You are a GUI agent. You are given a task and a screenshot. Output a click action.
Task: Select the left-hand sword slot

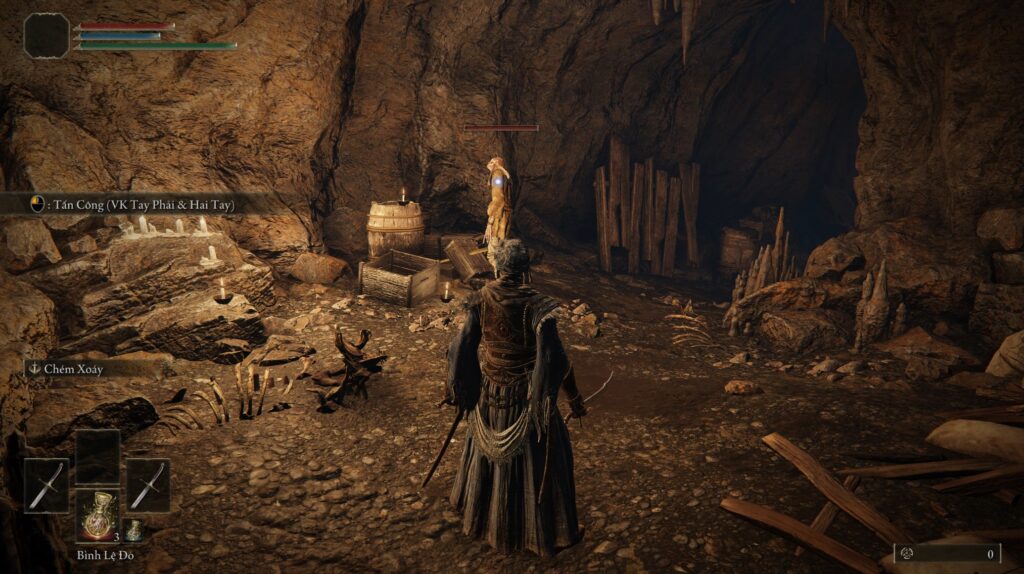click(46, 486)
